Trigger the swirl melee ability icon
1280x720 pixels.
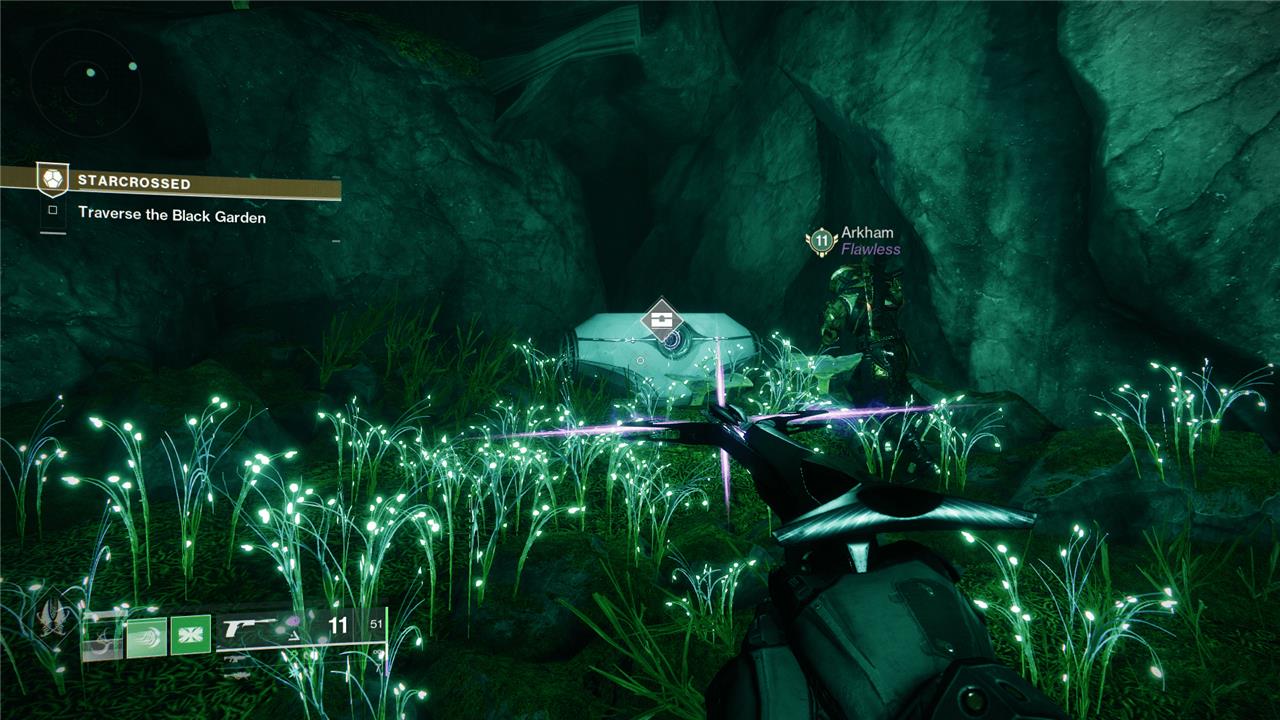[x=145, y=636]
